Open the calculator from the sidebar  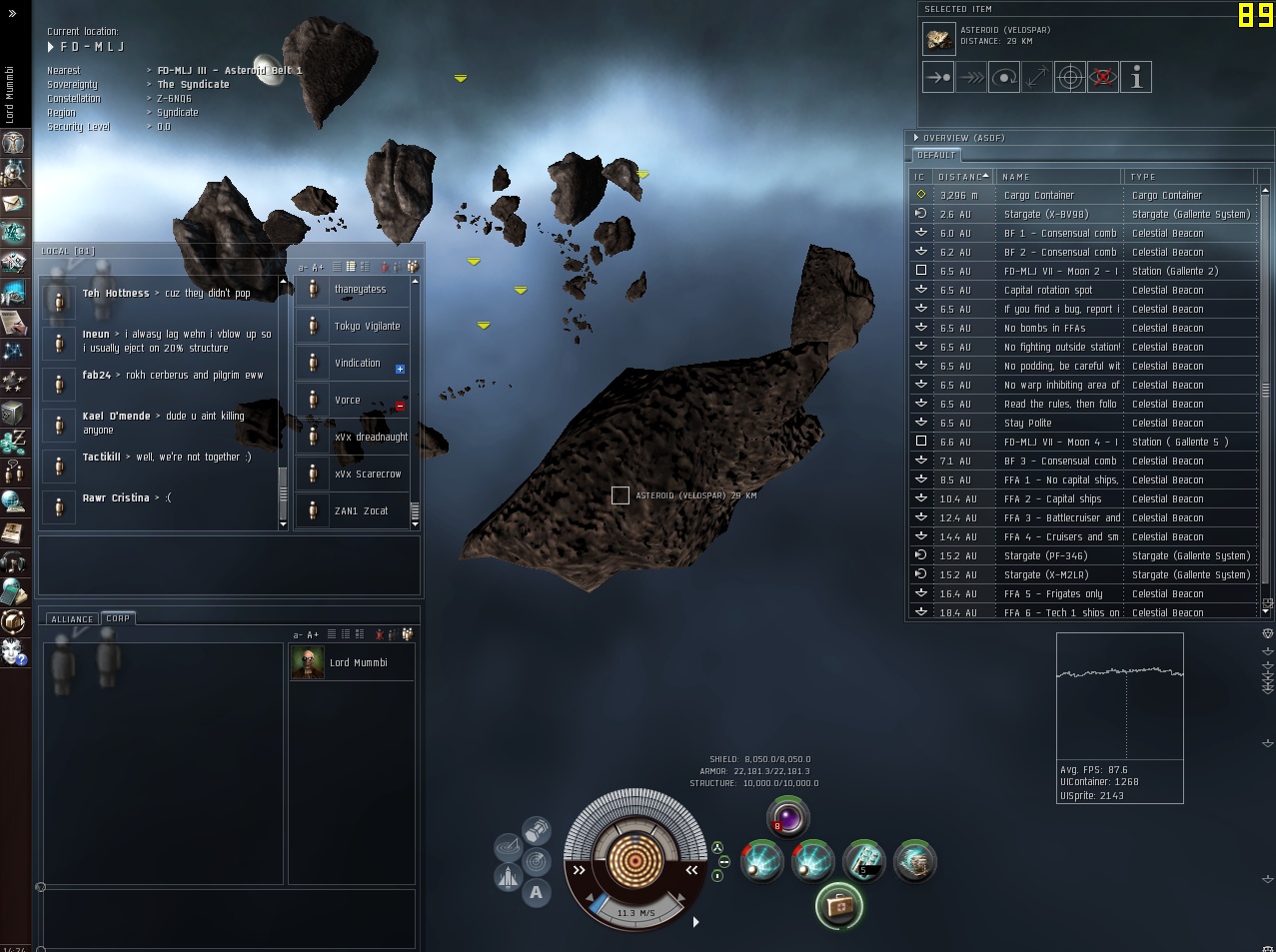point(13,591)
